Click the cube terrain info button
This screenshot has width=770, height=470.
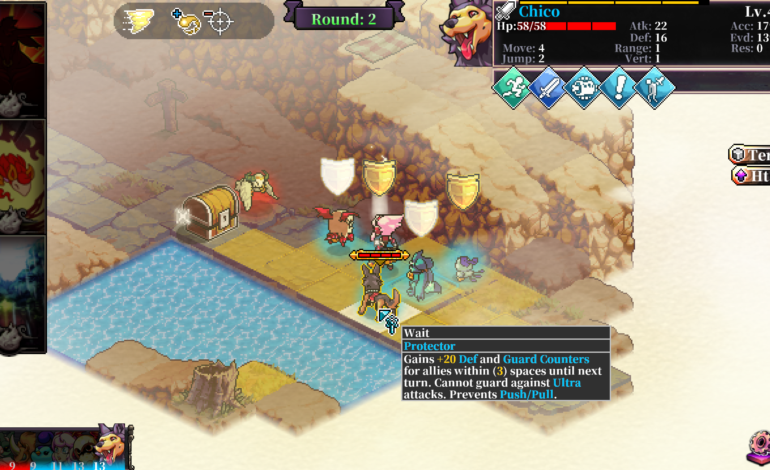(x=750, y=155)
